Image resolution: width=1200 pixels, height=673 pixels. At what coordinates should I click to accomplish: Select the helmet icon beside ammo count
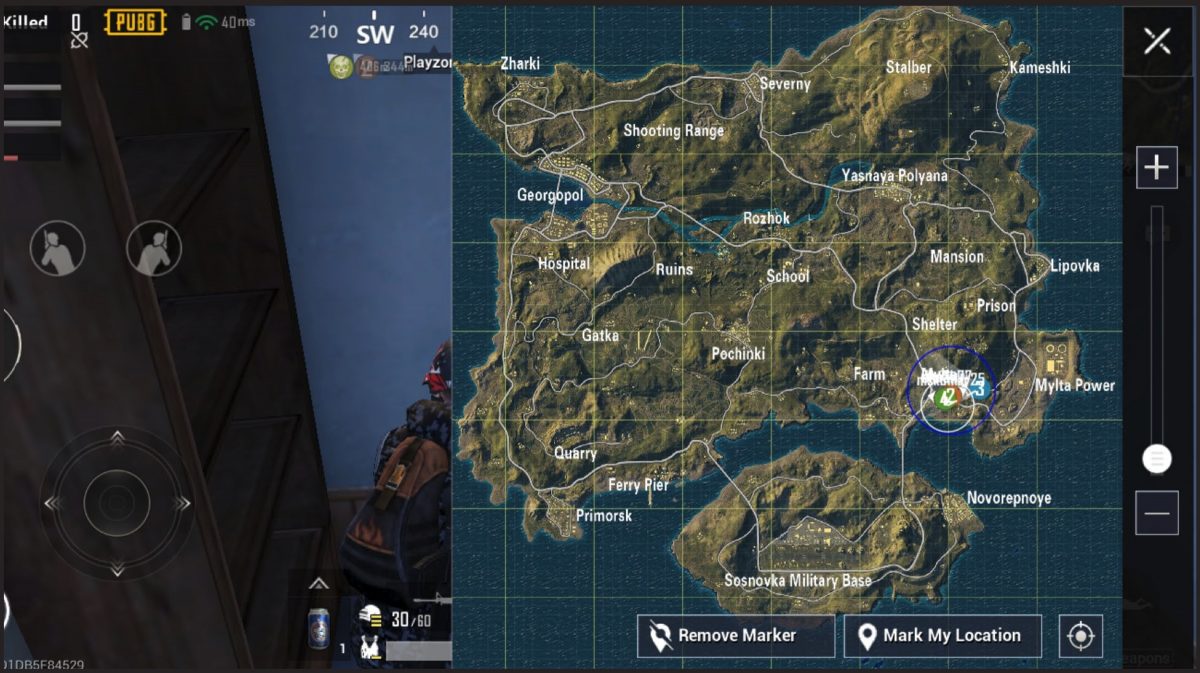pyautogui.click(x=371, y=618)
